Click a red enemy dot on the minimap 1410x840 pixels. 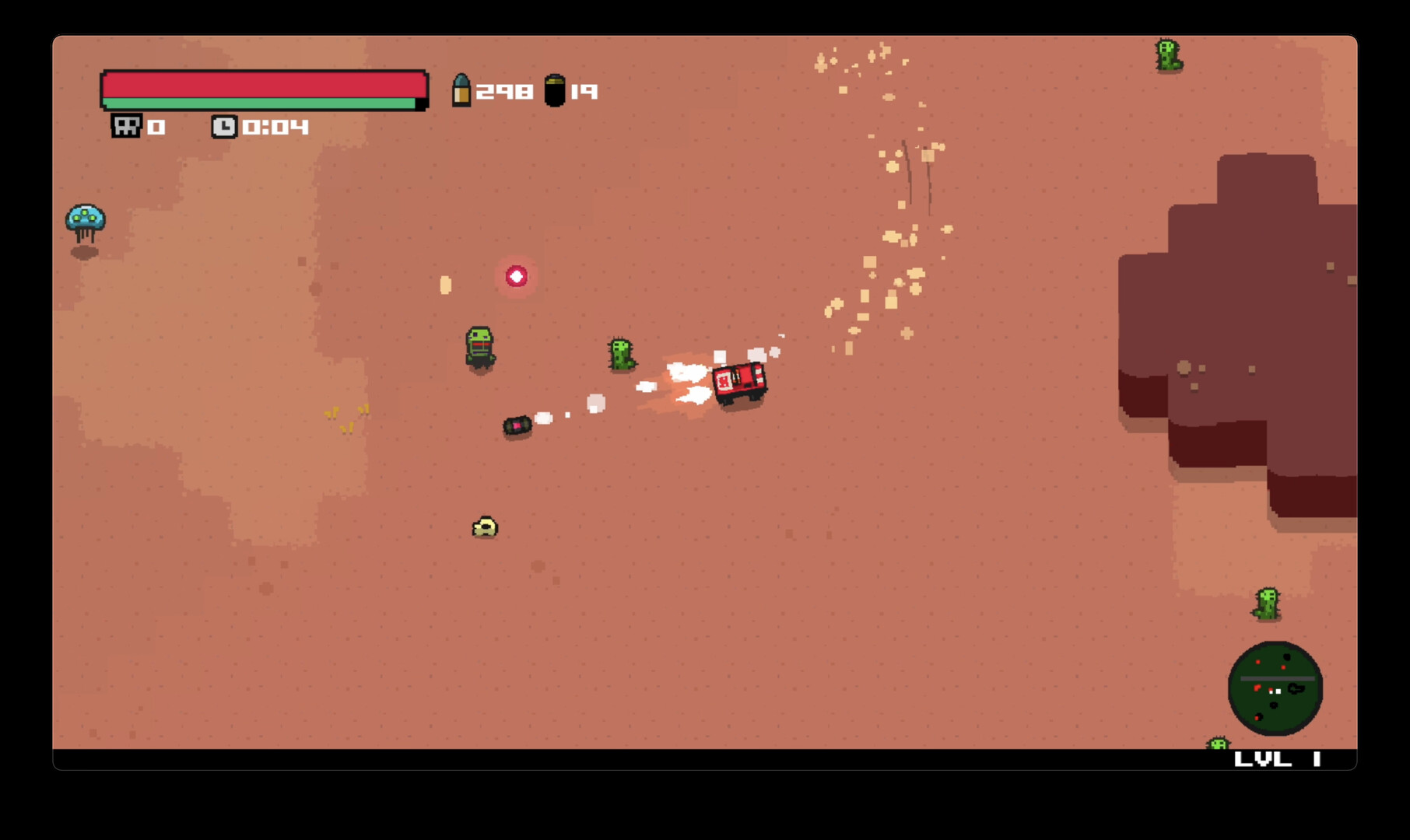tap(1257, 661)
